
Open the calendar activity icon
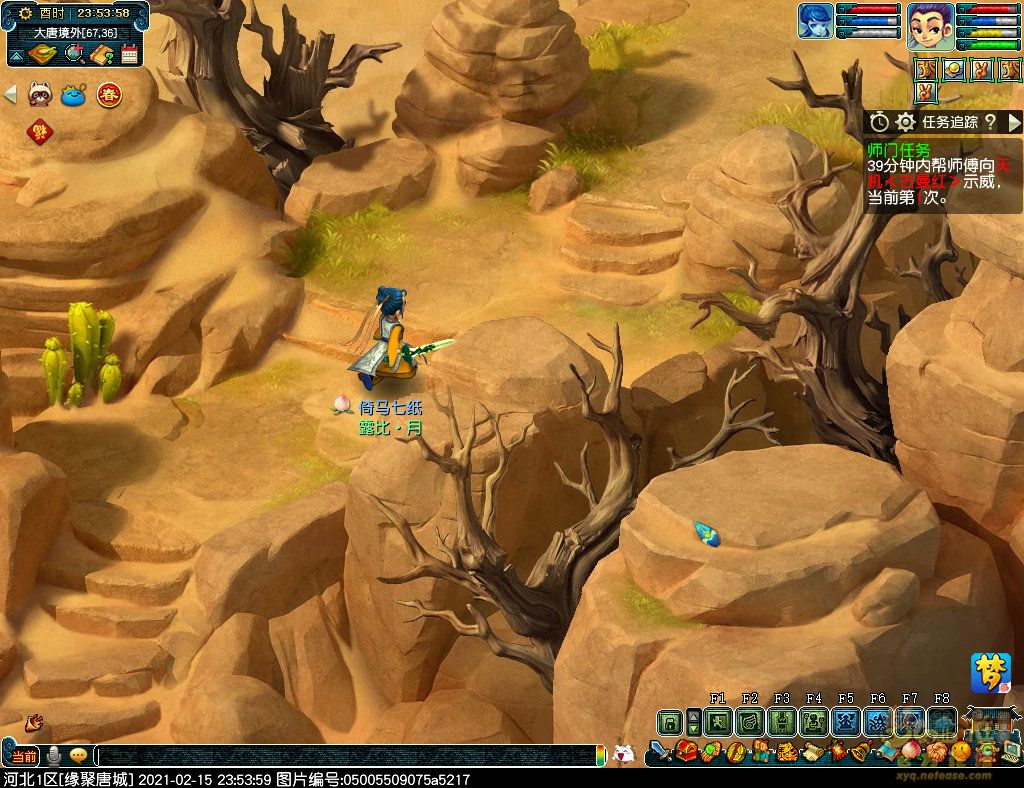click(x=129, y=54)
